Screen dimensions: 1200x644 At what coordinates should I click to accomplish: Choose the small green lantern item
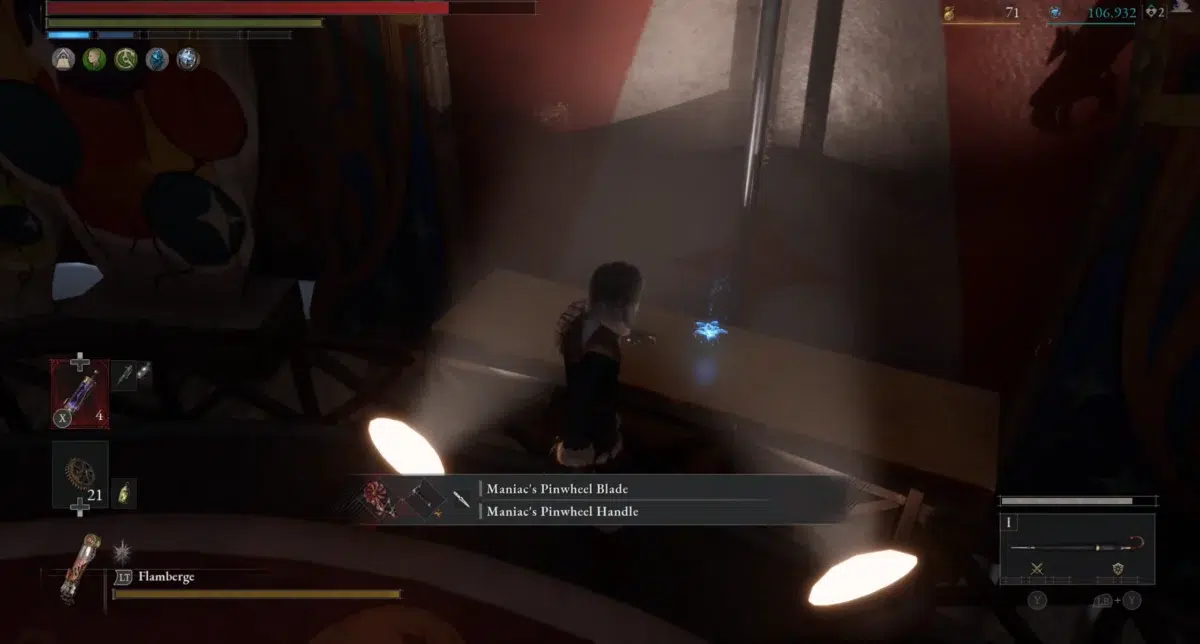click(x=124, y=493)
